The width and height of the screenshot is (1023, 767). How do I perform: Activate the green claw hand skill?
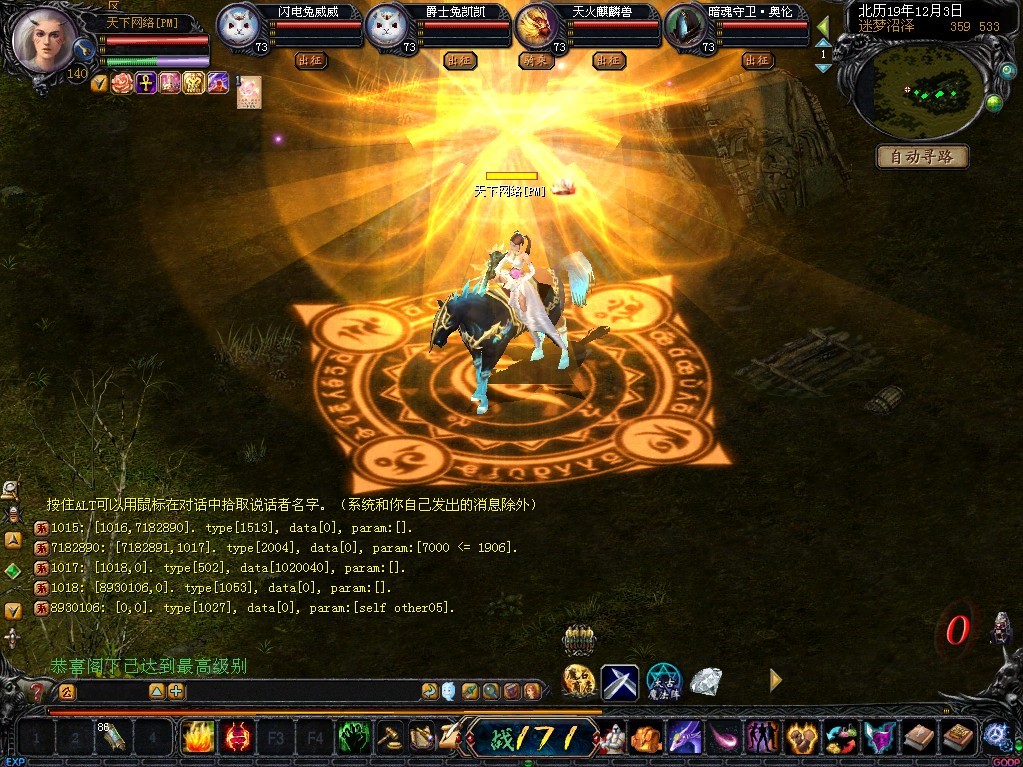pyautogui.click(x=352, y=738)
